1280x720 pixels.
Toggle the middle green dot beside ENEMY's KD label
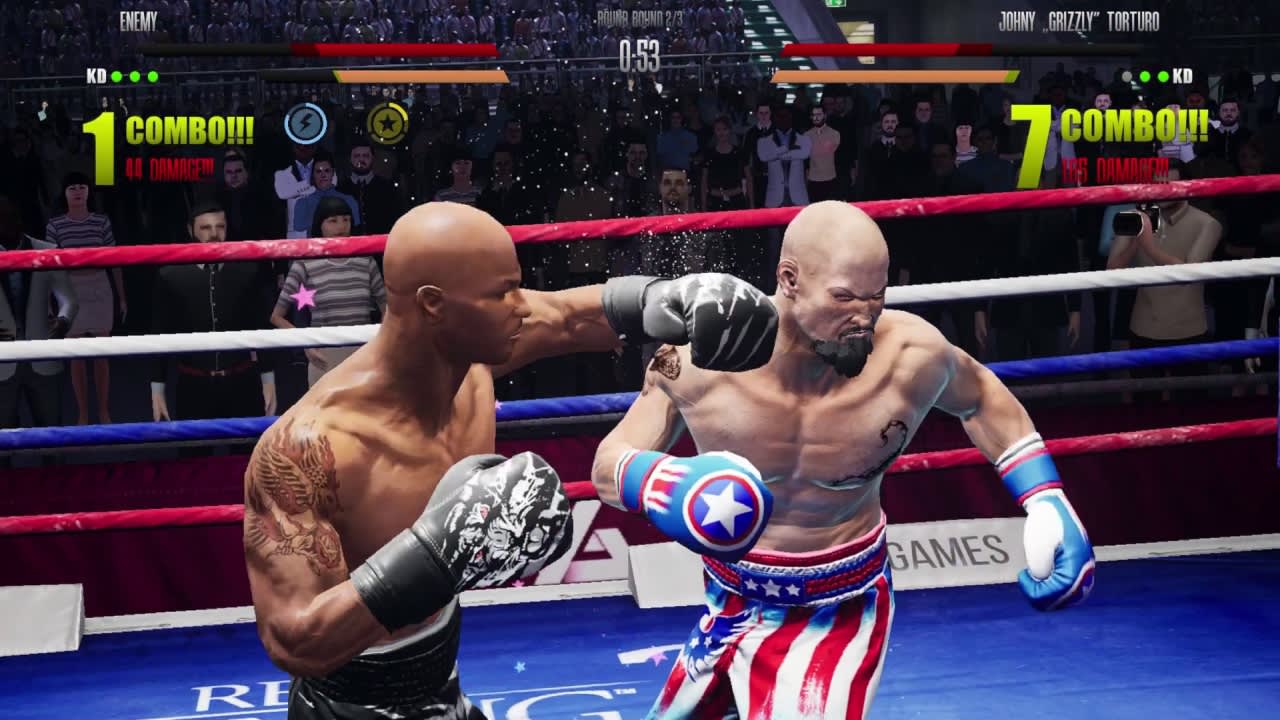pyautogui.click(x=134, y=74)
